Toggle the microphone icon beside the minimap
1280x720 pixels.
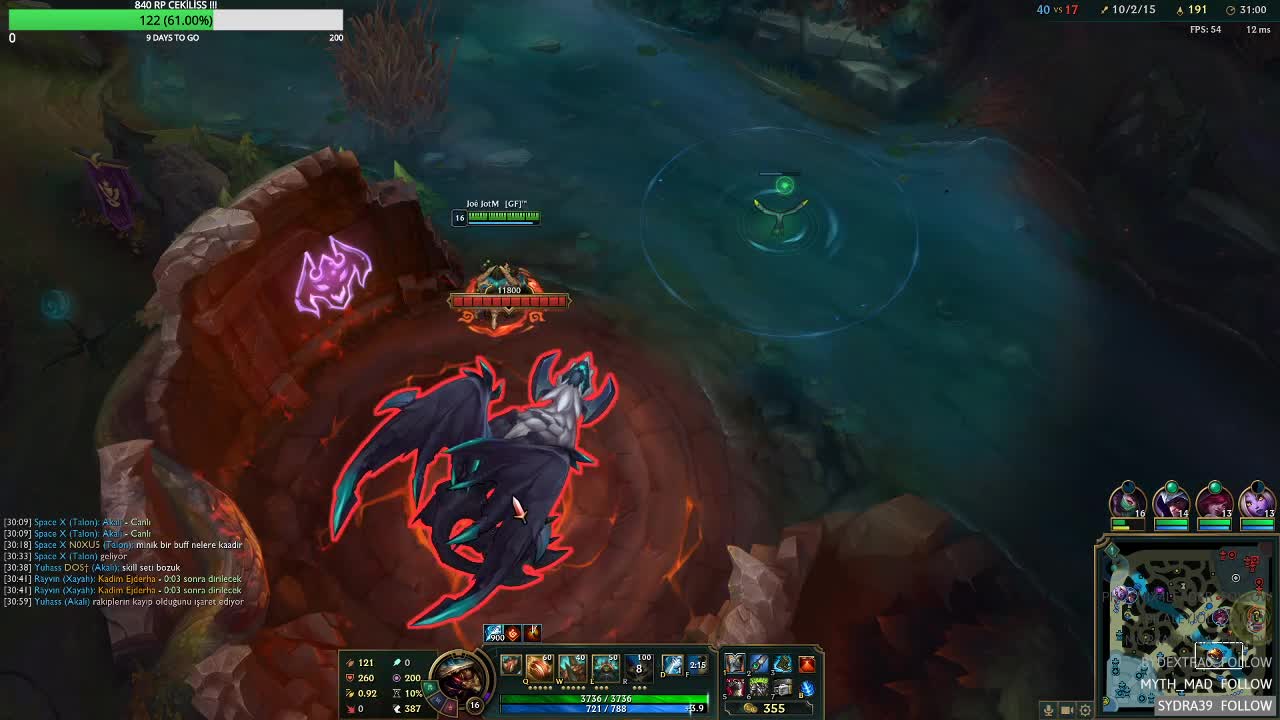click(1048, 710)
